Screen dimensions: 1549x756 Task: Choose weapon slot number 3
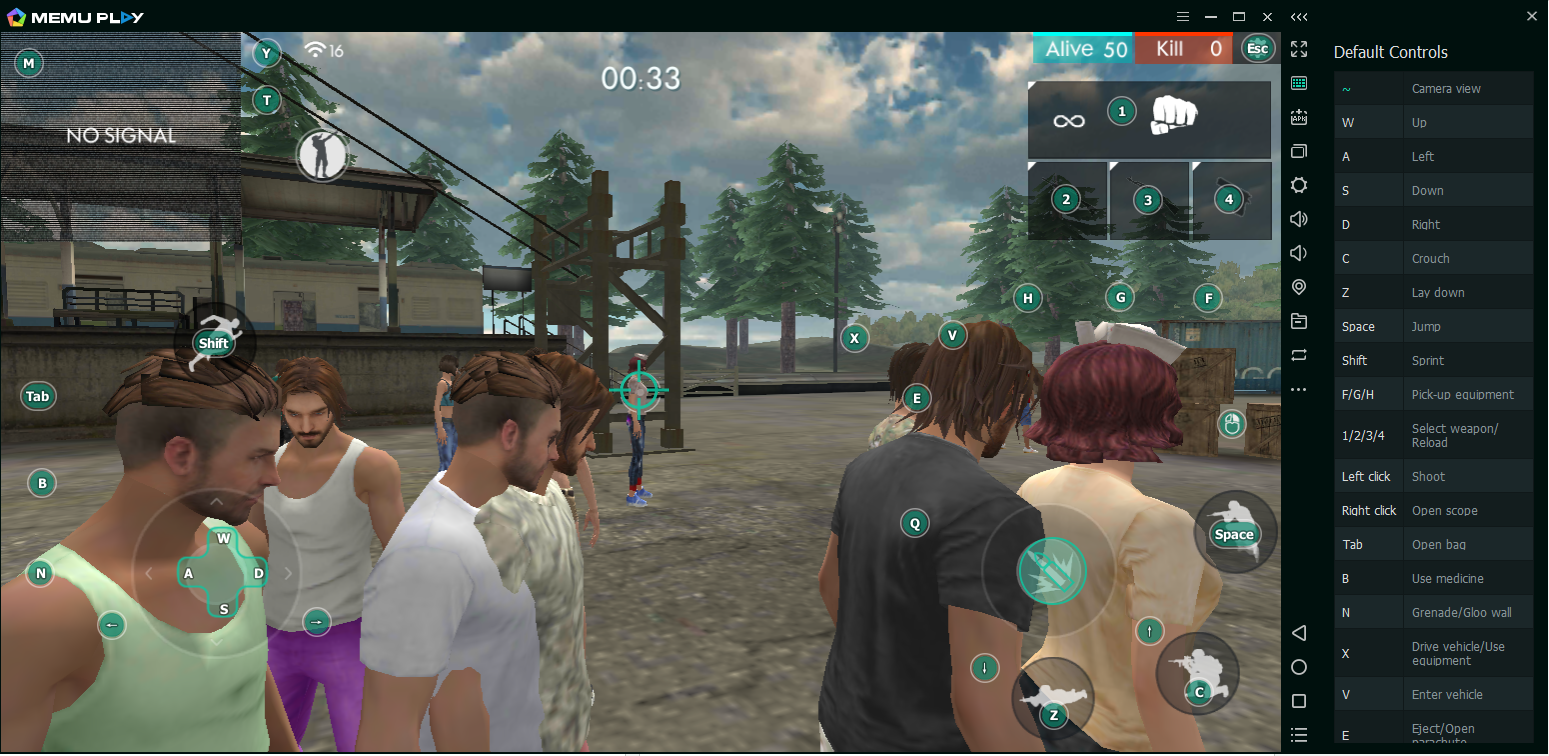click(x=1149, y=200)
